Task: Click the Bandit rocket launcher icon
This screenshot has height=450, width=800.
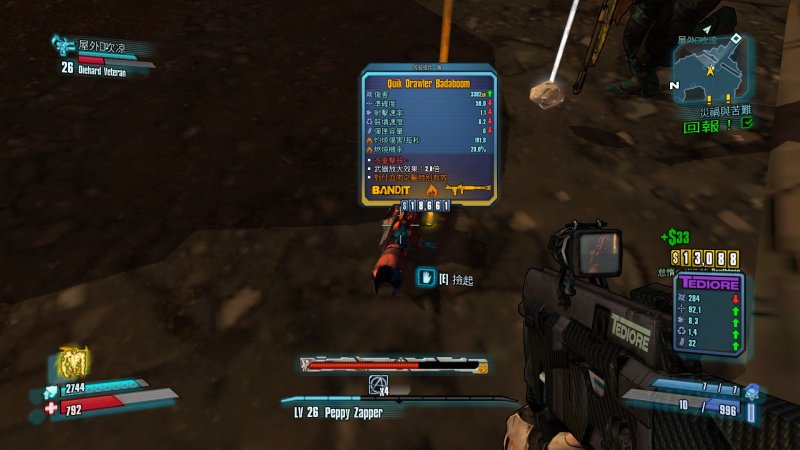Action: [x=469, y=189]
